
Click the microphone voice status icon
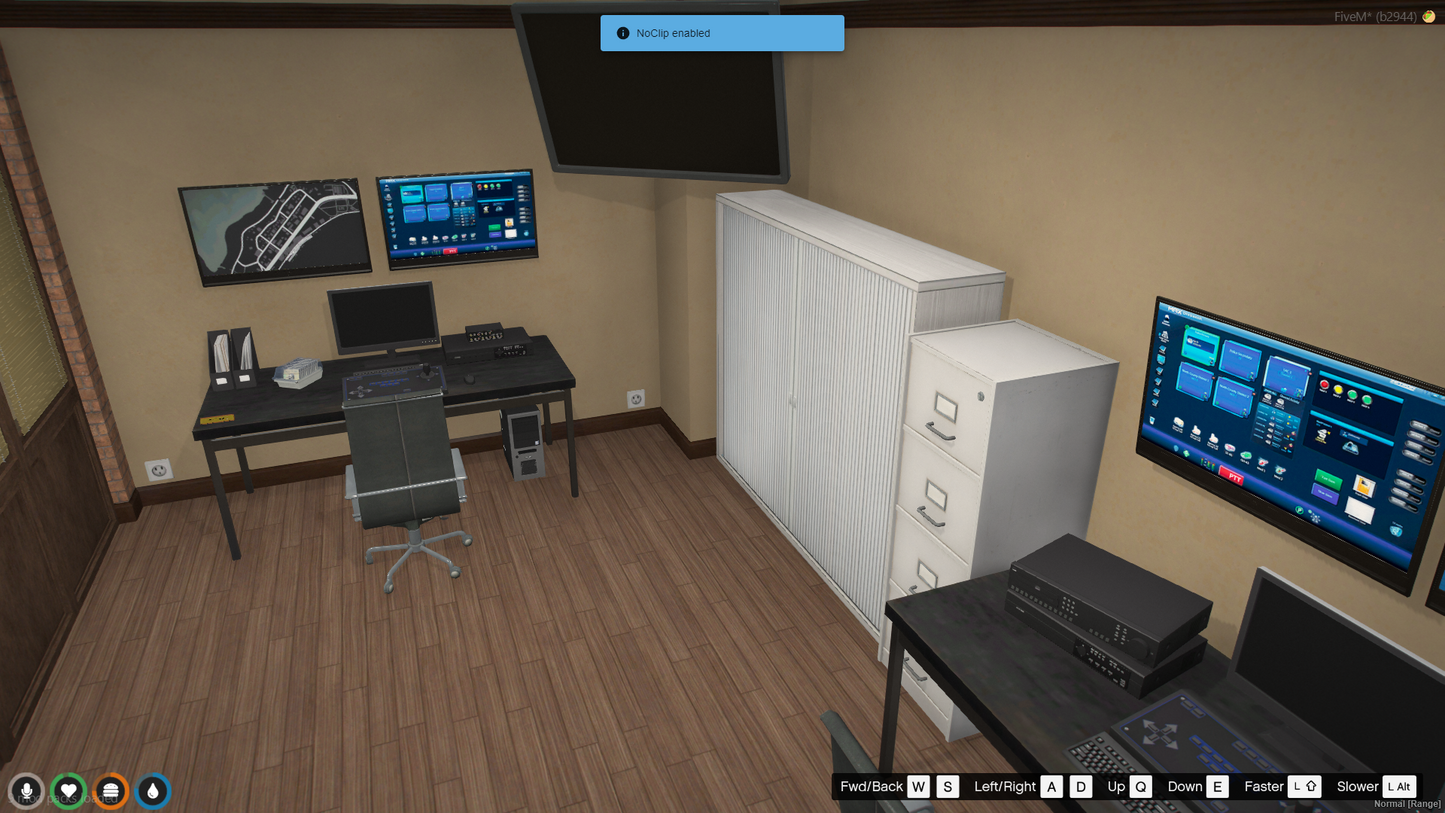click(x=27, y=791)
